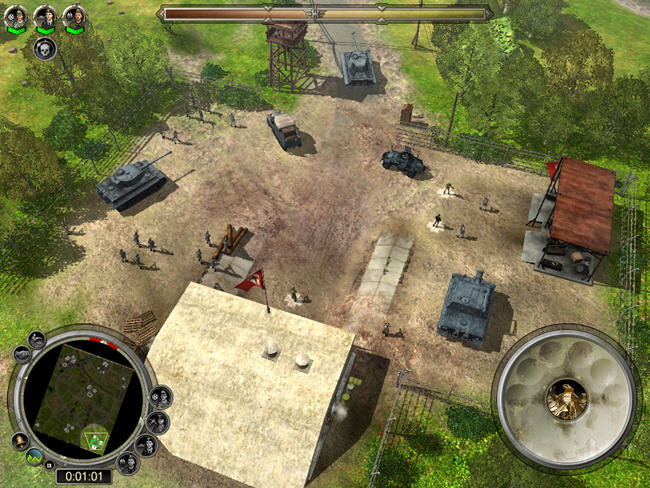This screenshot has width=650, height=488.
Task: Select the brown-cap commander hero portrait
Action: pos(74,16)
